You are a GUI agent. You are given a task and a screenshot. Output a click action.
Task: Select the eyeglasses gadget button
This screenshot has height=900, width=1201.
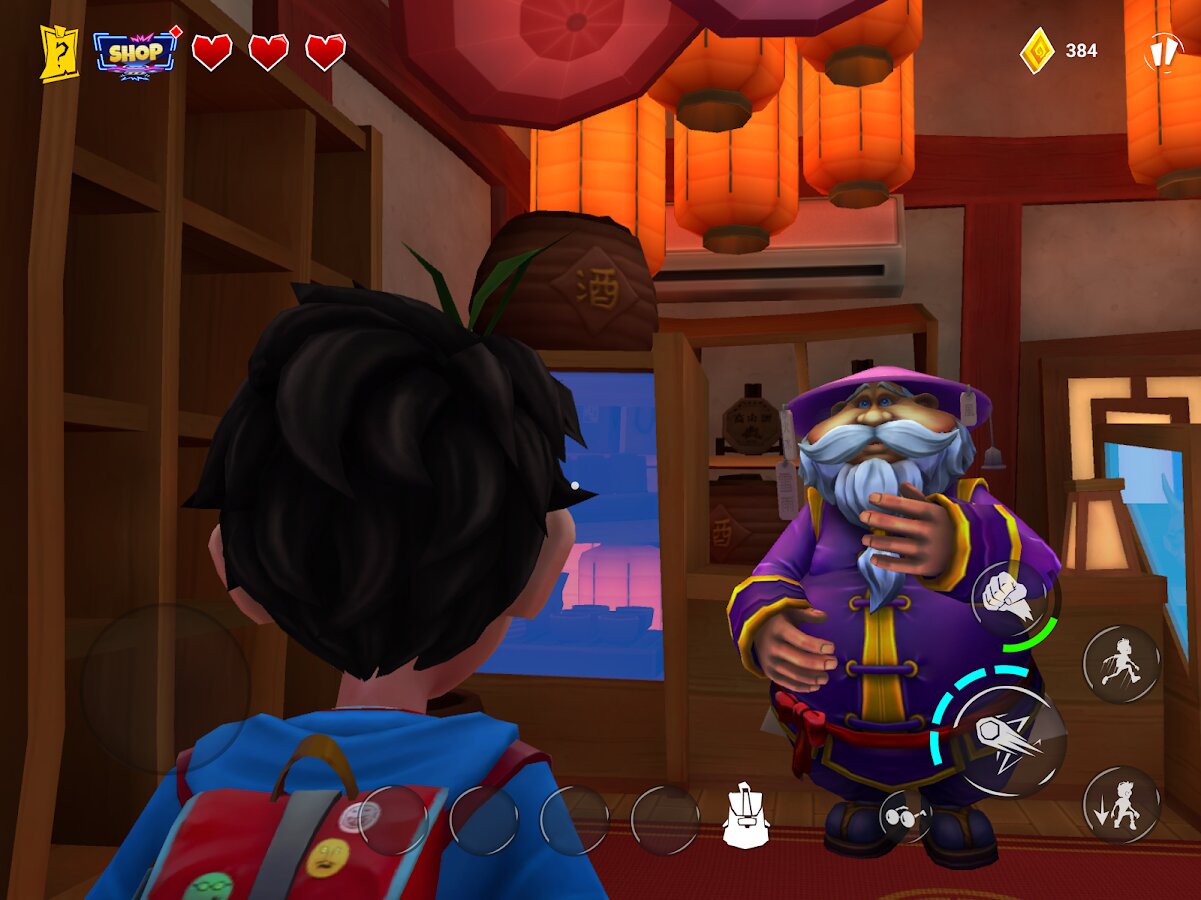[906, 816]
